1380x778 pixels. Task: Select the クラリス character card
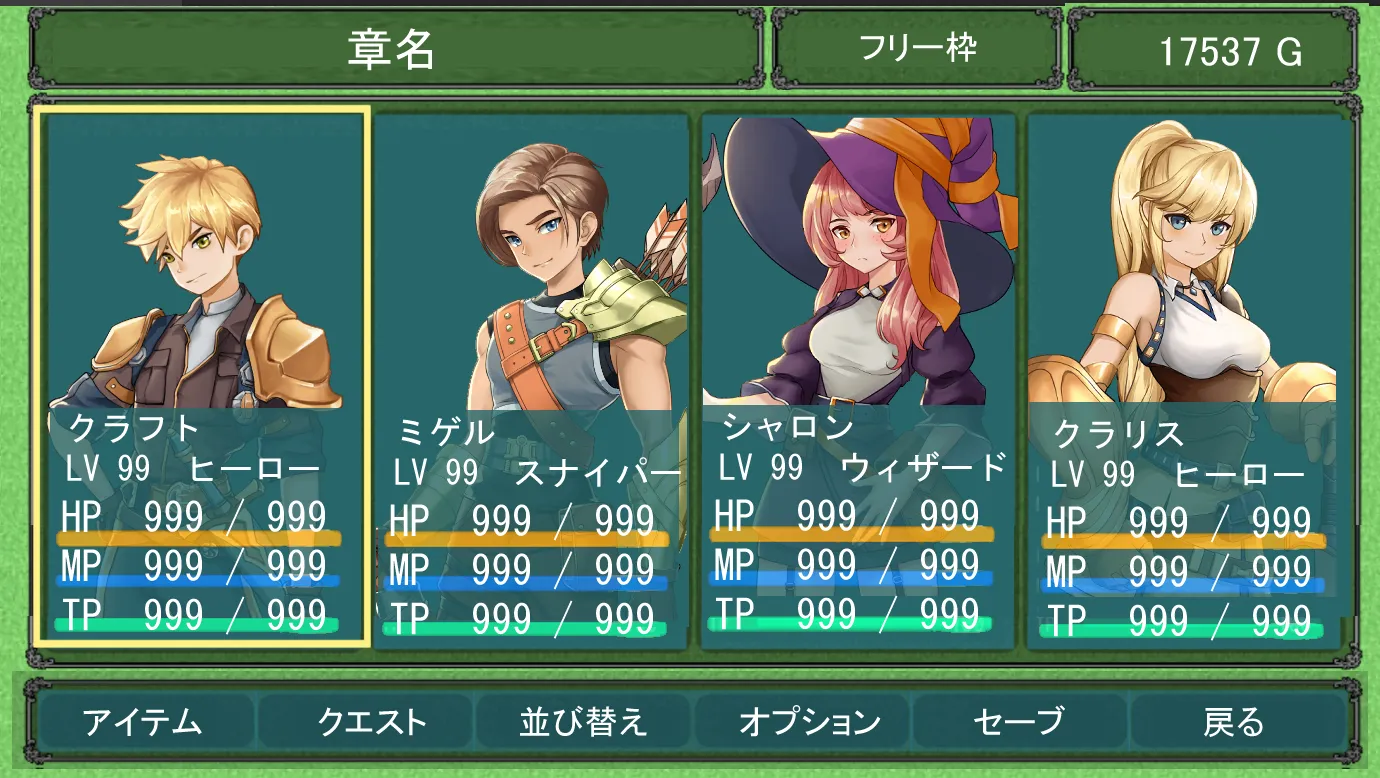(x=1183, y=380)
